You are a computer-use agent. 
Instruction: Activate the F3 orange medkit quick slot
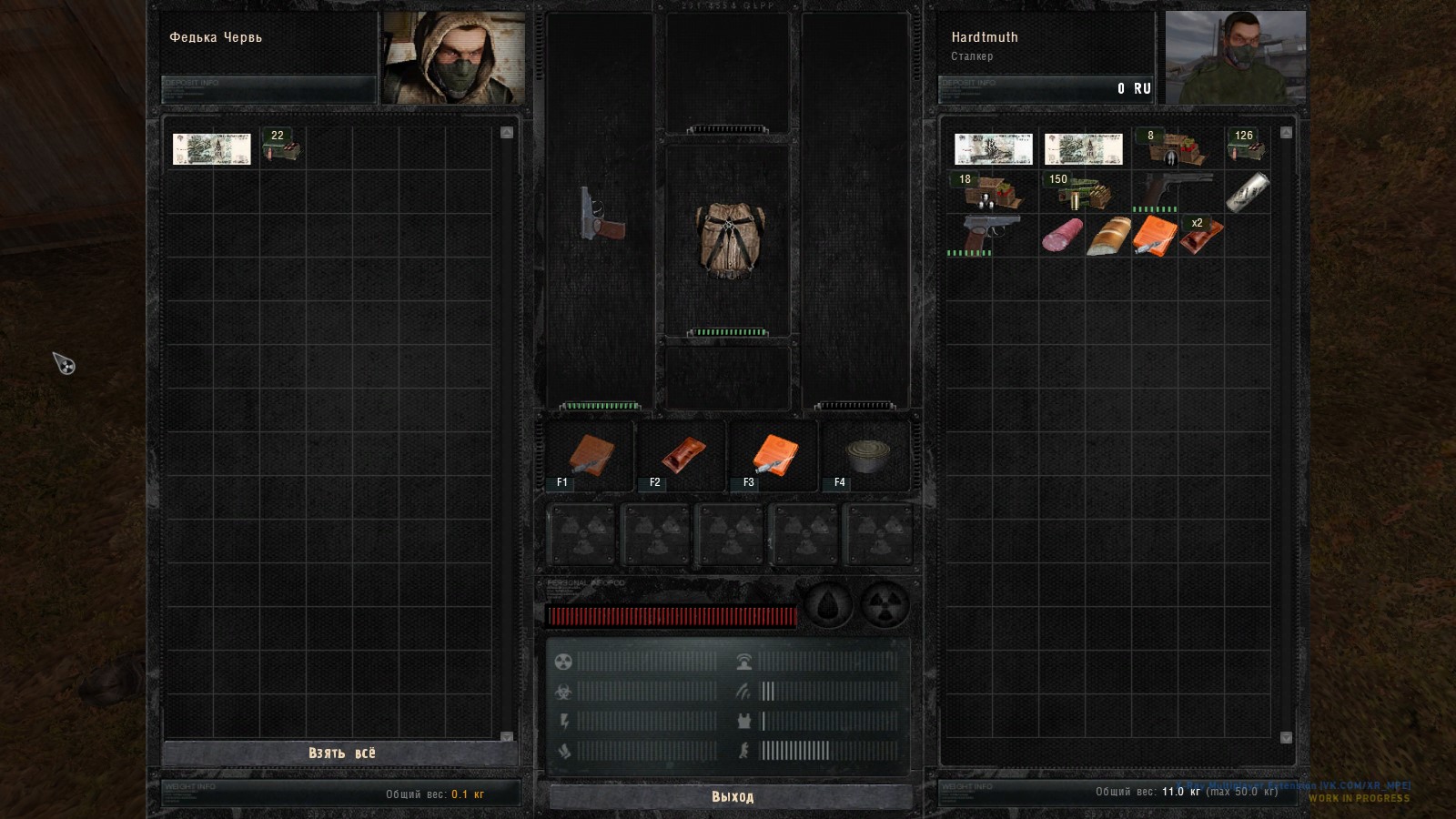point(774,455)
